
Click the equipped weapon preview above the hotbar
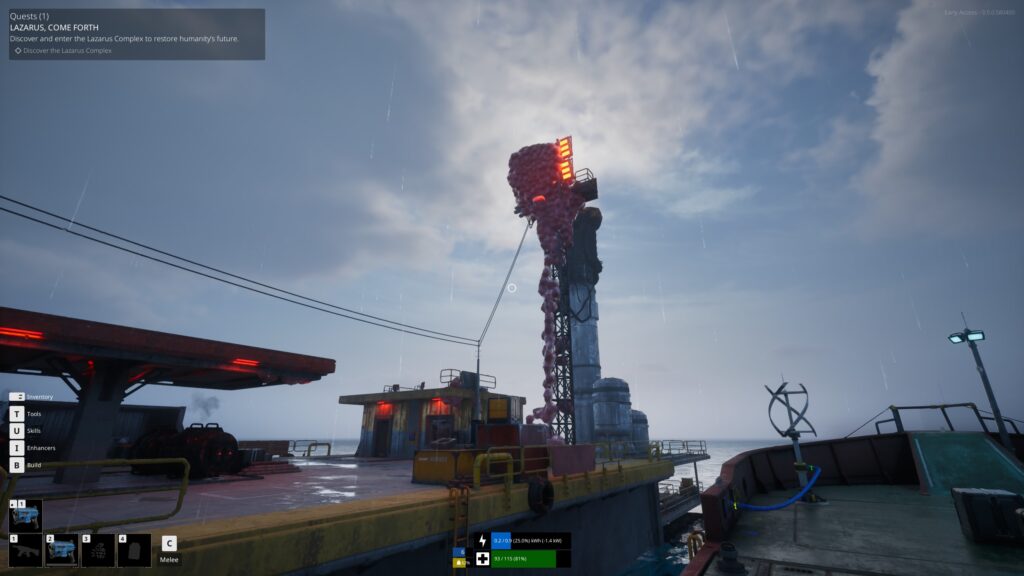tap(26, 515)
